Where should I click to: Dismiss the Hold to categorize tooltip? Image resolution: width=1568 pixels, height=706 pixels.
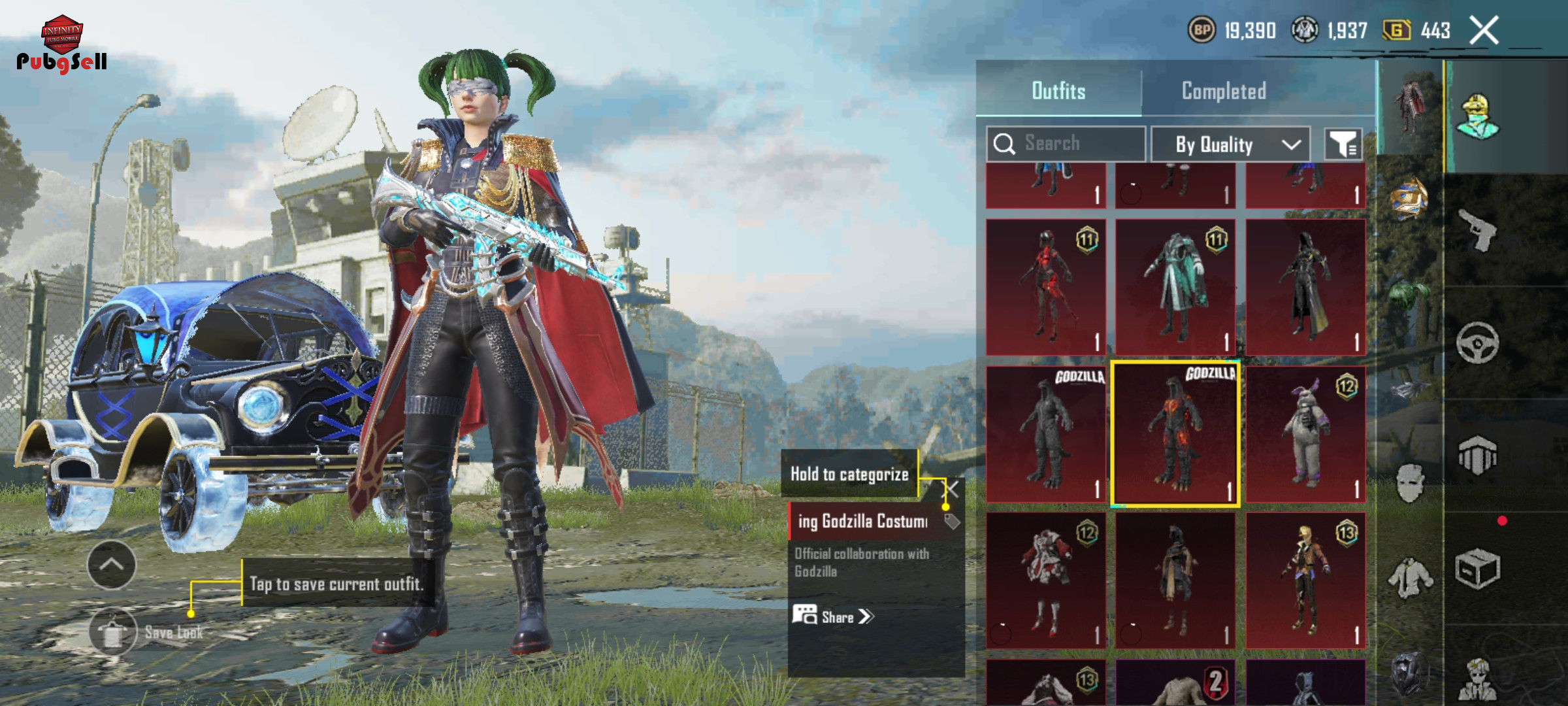pyautogui.click(x=953, y=489)
